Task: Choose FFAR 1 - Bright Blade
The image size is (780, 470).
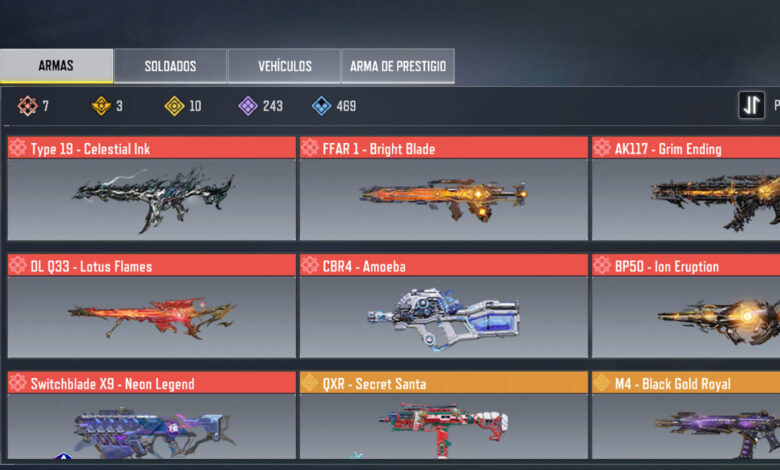Action: tap(443, 188)
